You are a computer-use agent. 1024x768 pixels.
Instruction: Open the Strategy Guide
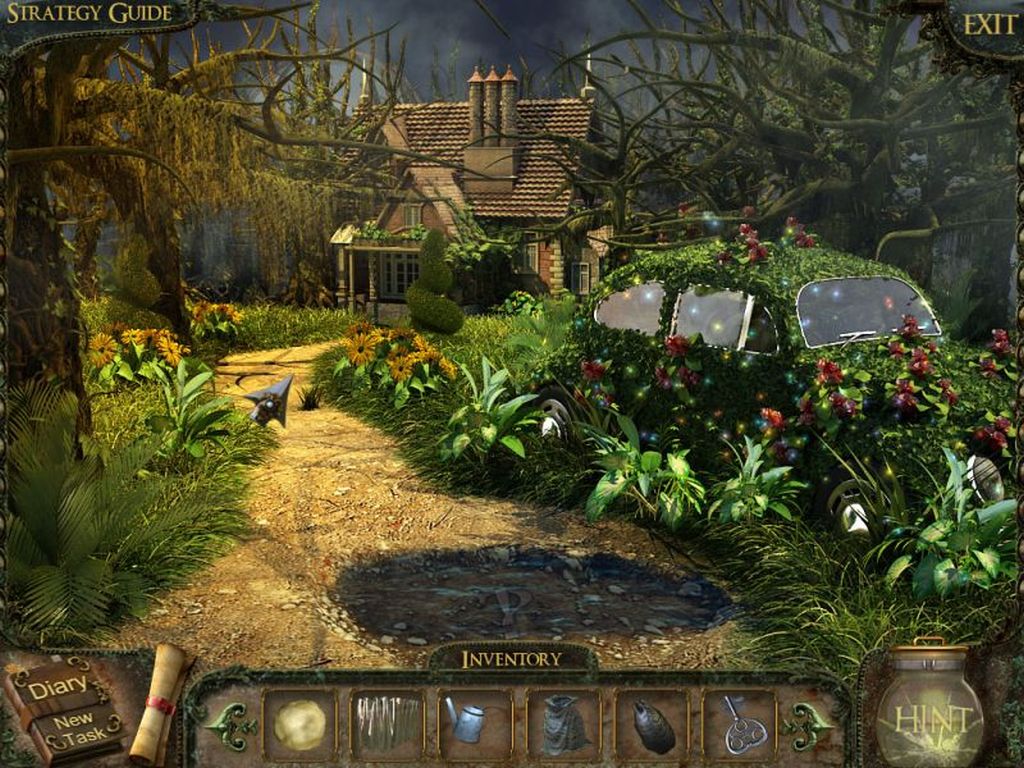click(88, 14)
